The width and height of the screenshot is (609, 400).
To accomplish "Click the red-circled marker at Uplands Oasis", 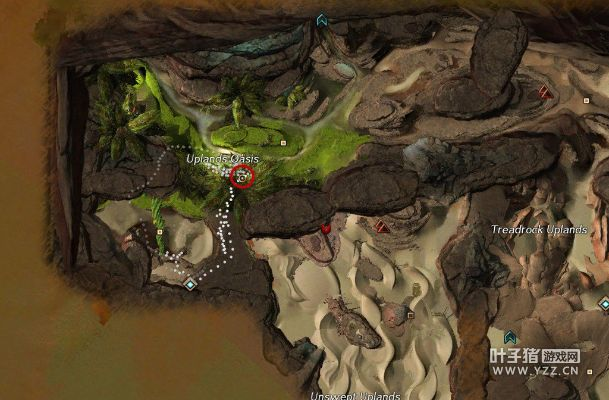I will tap(242, 177).
